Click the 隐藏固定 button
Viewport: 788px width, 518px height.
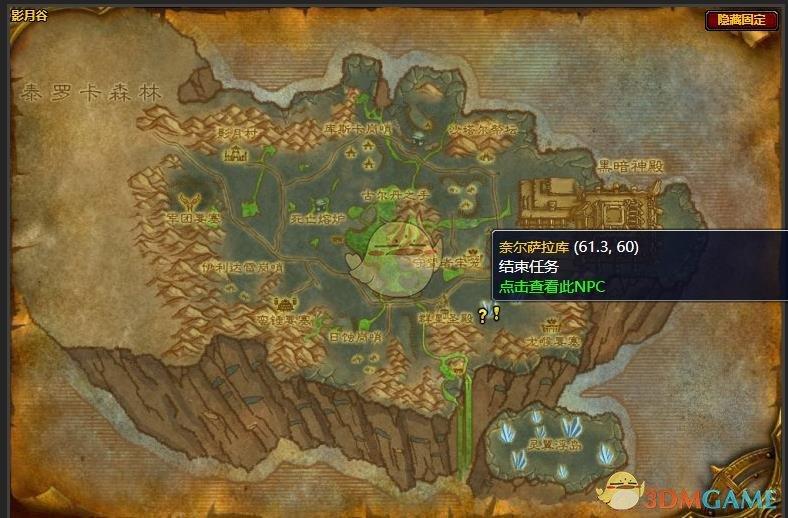741,19
